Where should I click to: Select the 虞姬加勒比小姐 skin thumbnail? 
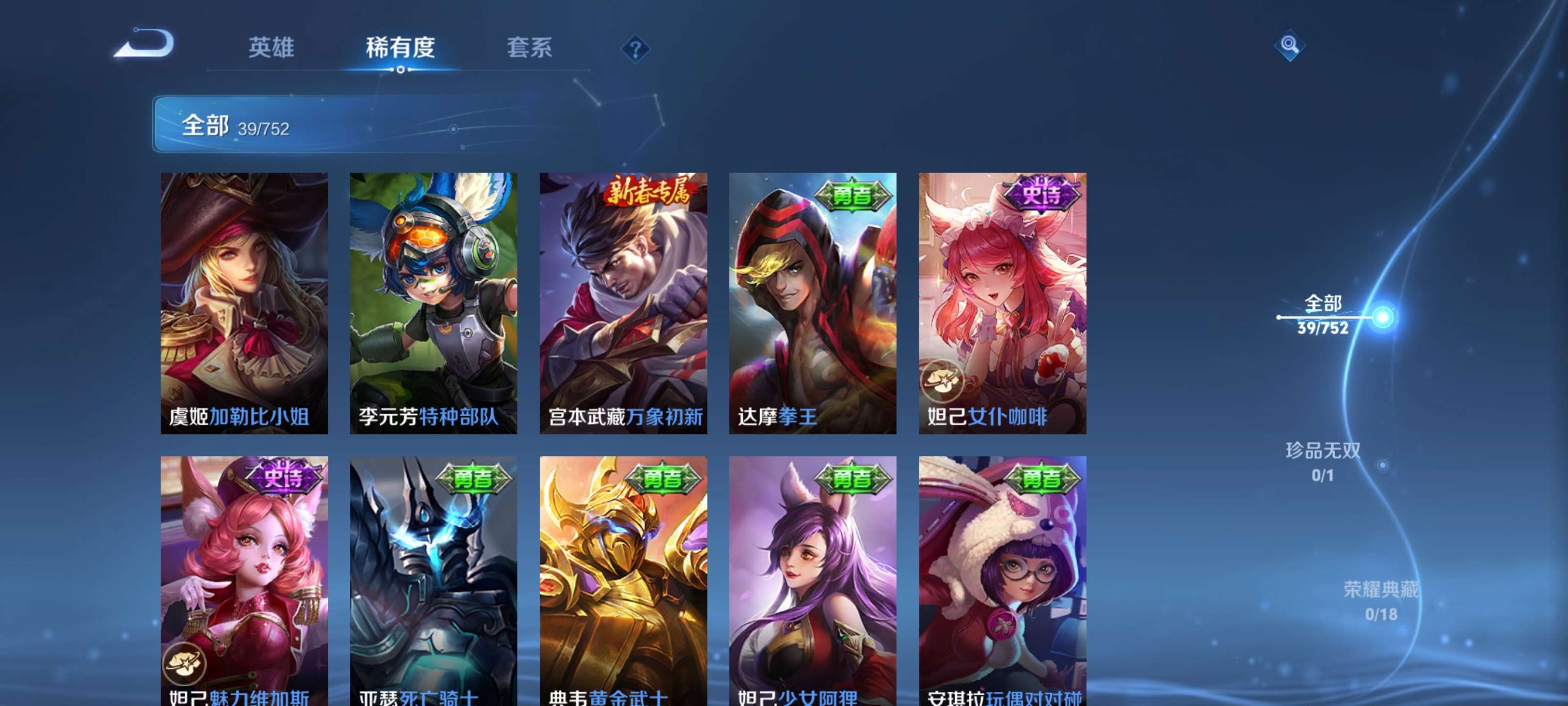point(245,303)
